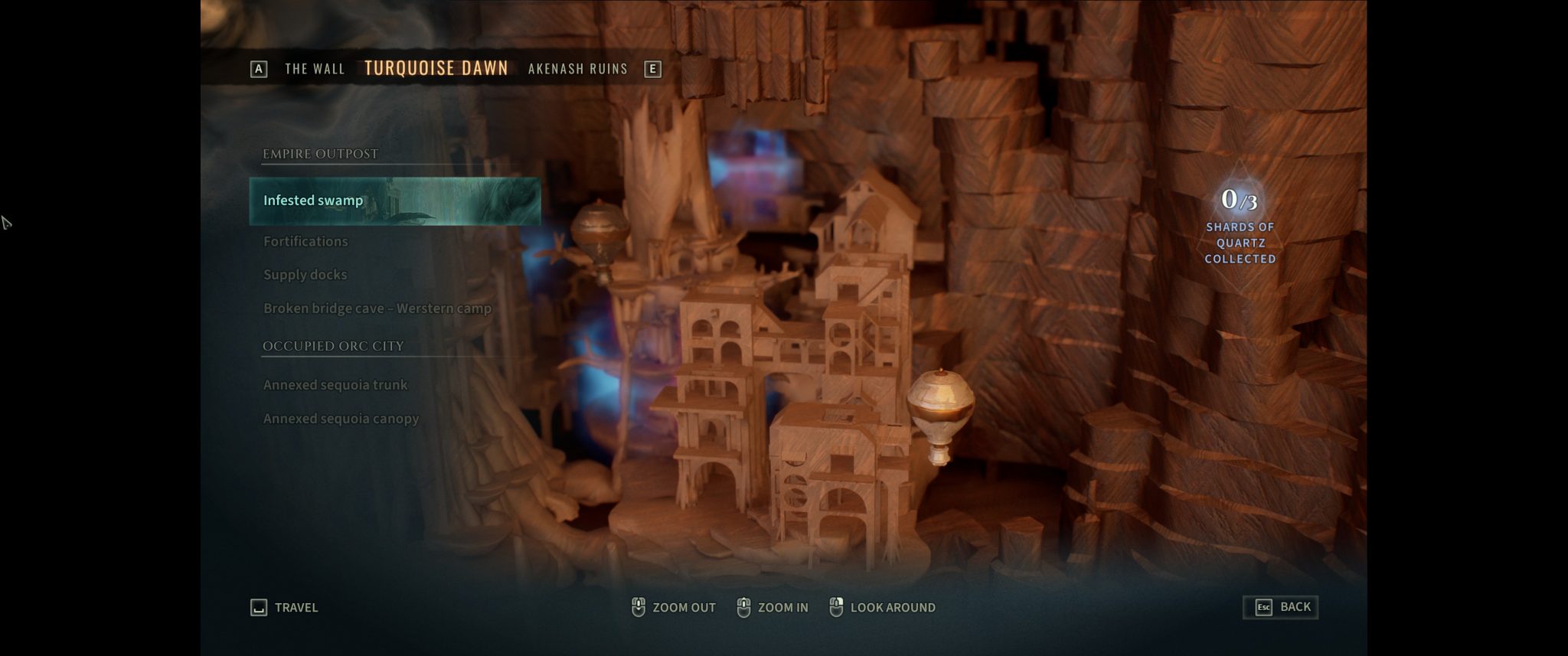This screenshot has height=656, width=1568.
Task: Select Fortifications from the location list
Action: point(305,241)
